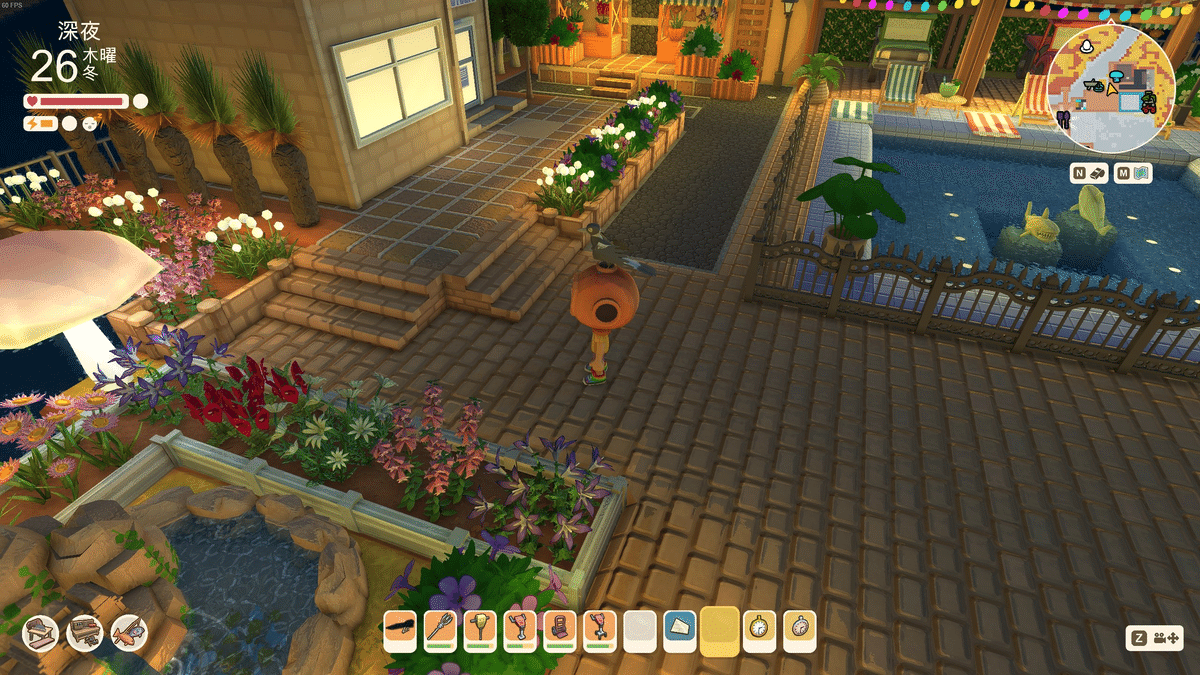Click the crafting table icon
Screen dimensions: 1200x675
tap(41, 632)
